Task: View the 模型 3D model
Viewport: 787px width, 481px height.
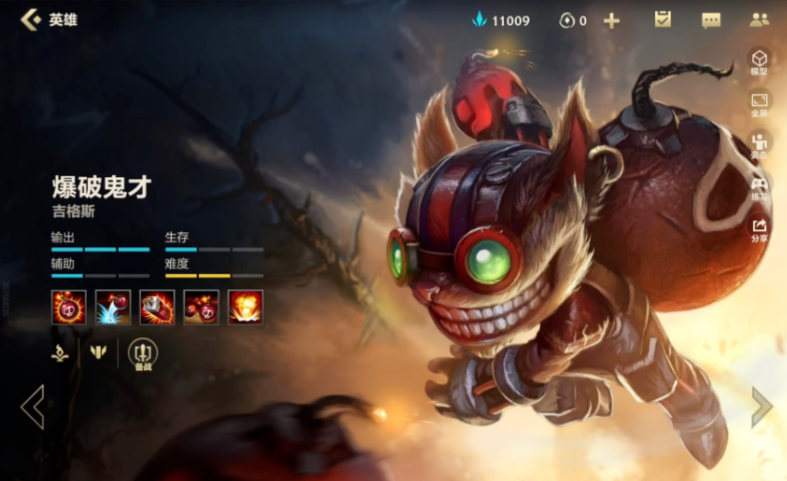Action: point(759,62)
